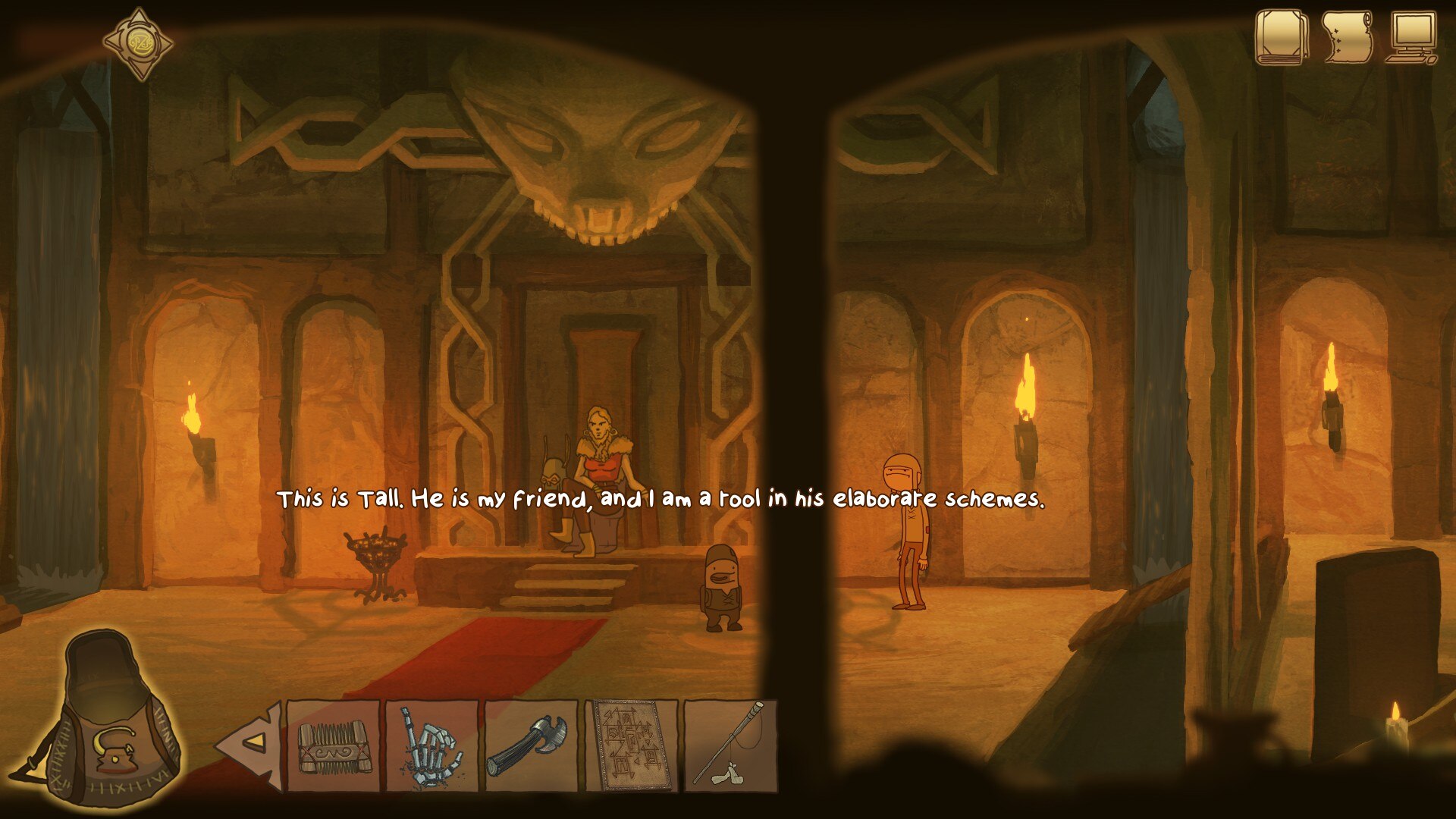
Task: Open the torn scroll map icon
Action: click(x=1348, y=36)
